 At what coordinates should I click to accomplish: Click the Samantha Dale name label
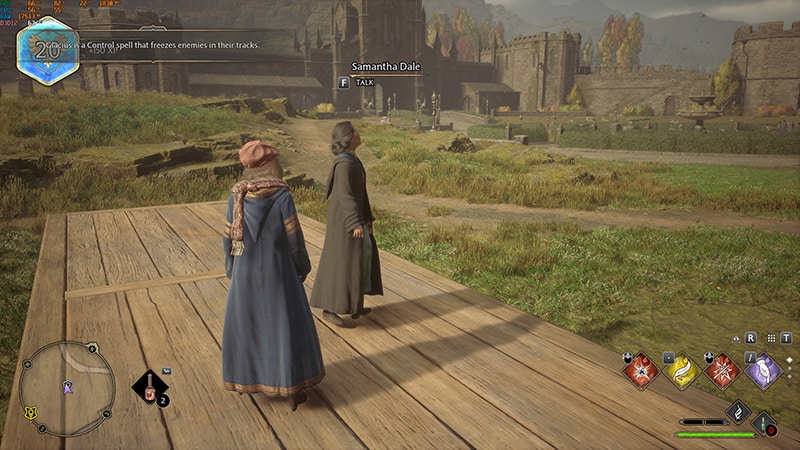(x=386, y=67)
